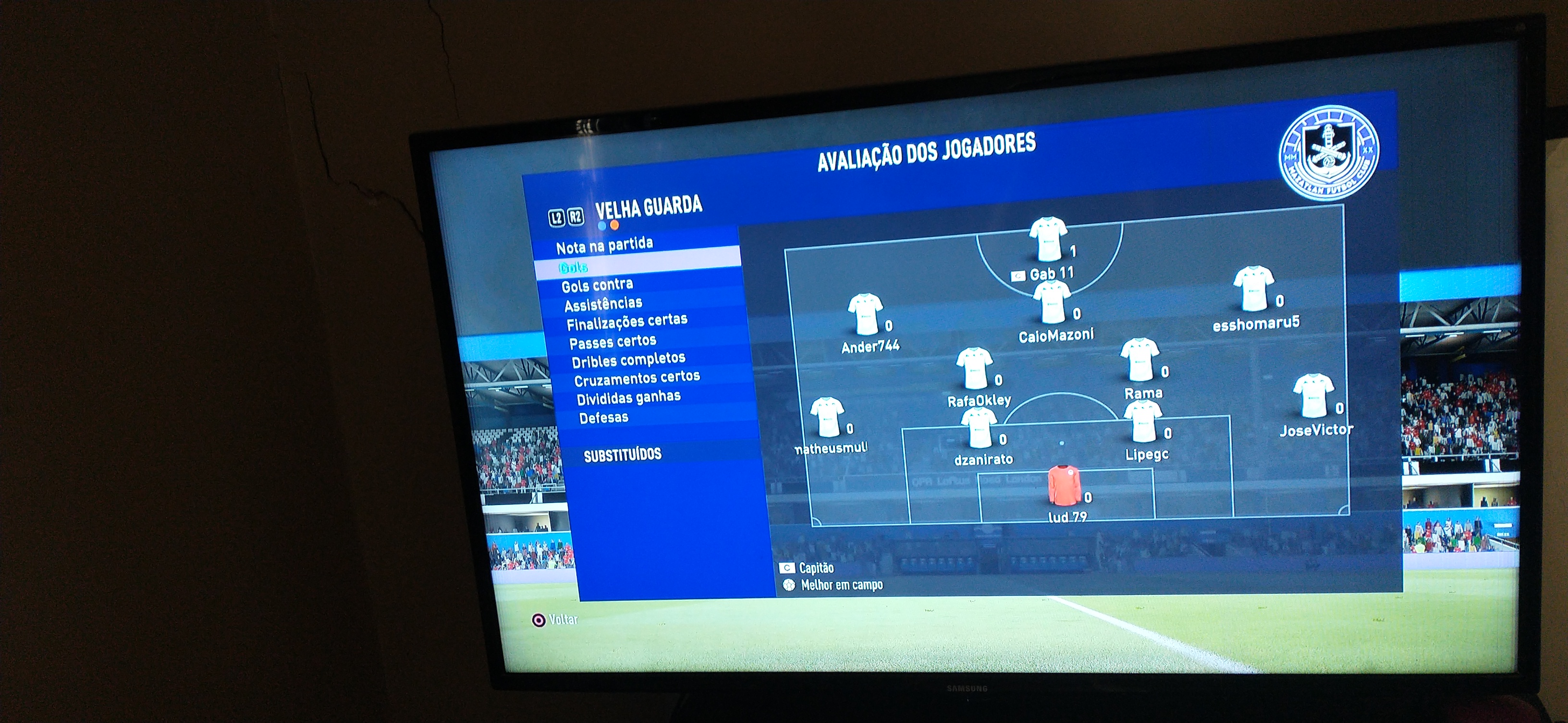Select JoseVictor on the formation
The height and width of the screenshot is (723, 1568).
[1312, 396]
